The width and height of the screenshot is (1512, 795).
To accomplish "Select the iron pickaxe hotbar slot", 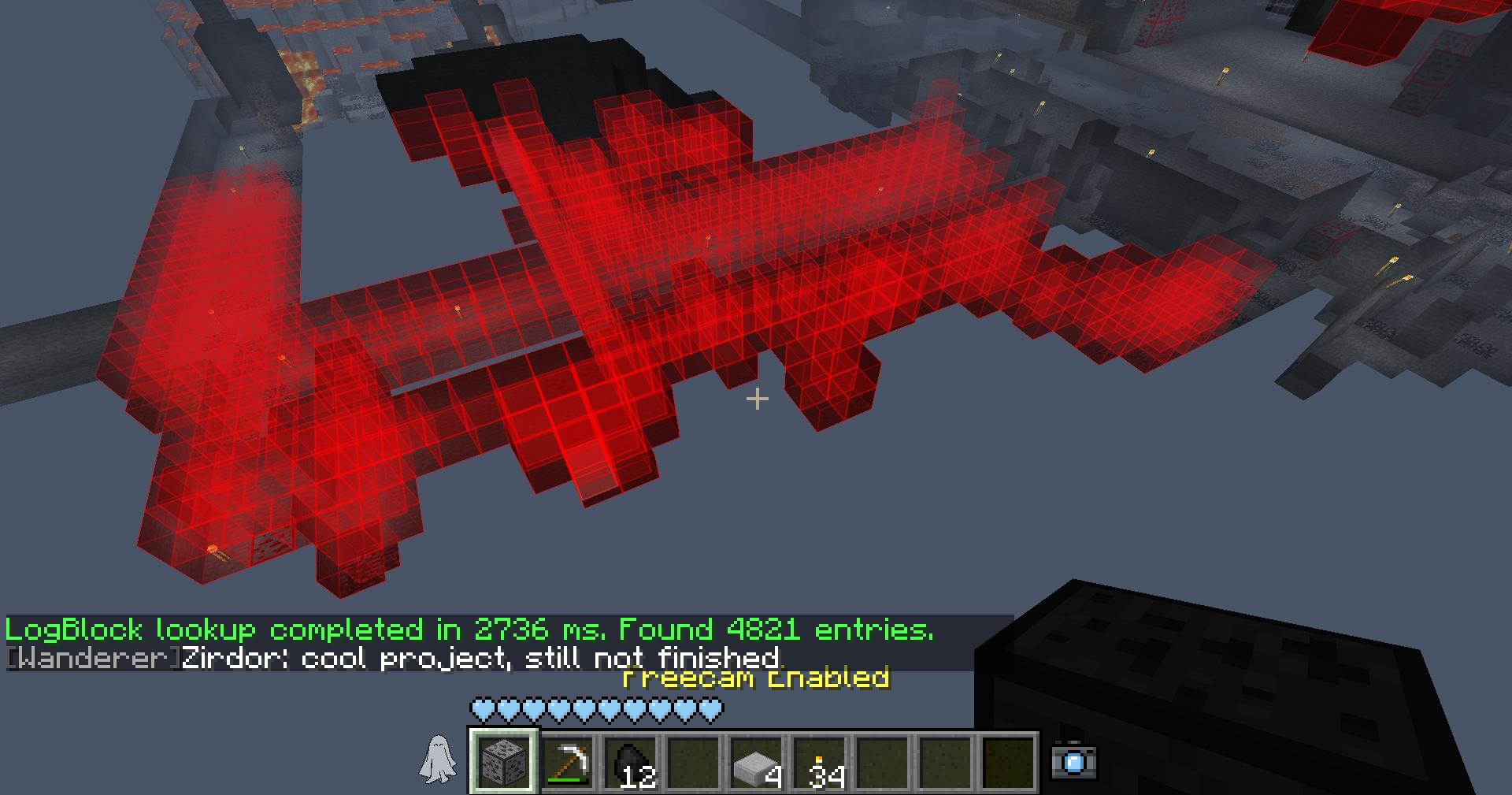I will pos(568,762).
